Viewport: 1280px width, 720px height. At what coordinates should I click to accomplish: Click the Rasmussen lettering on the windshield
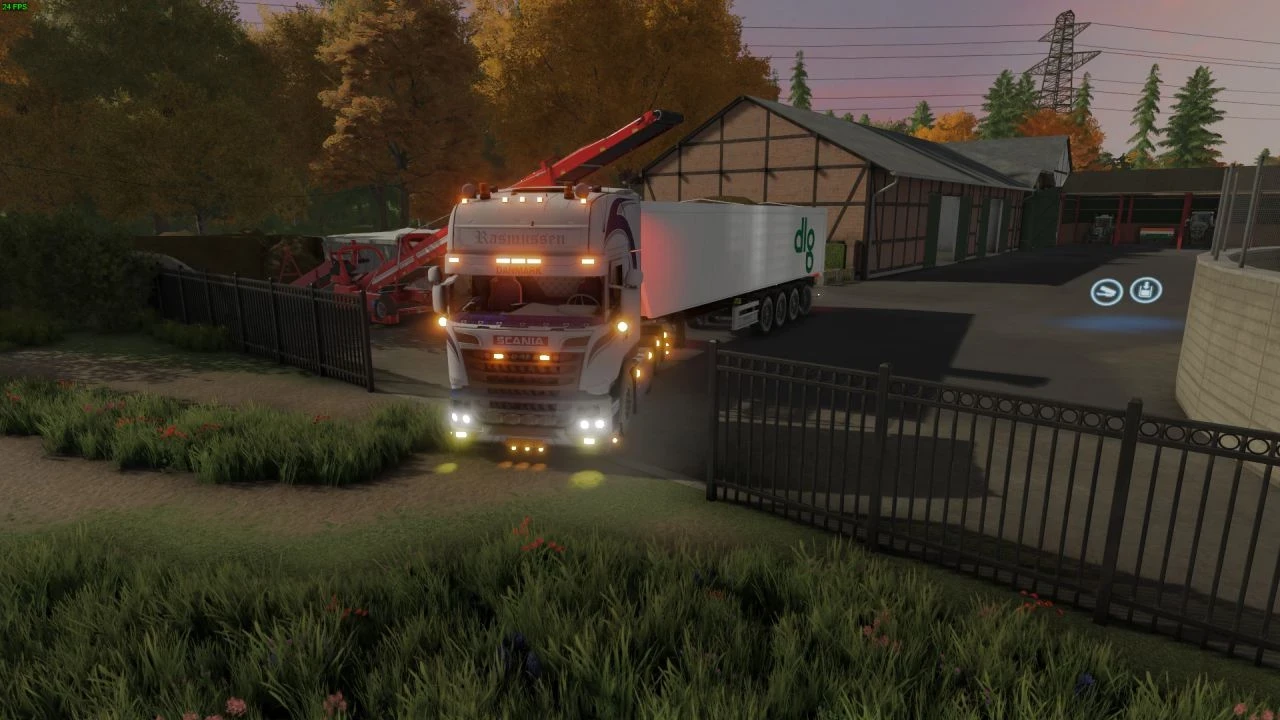[519, 237]
